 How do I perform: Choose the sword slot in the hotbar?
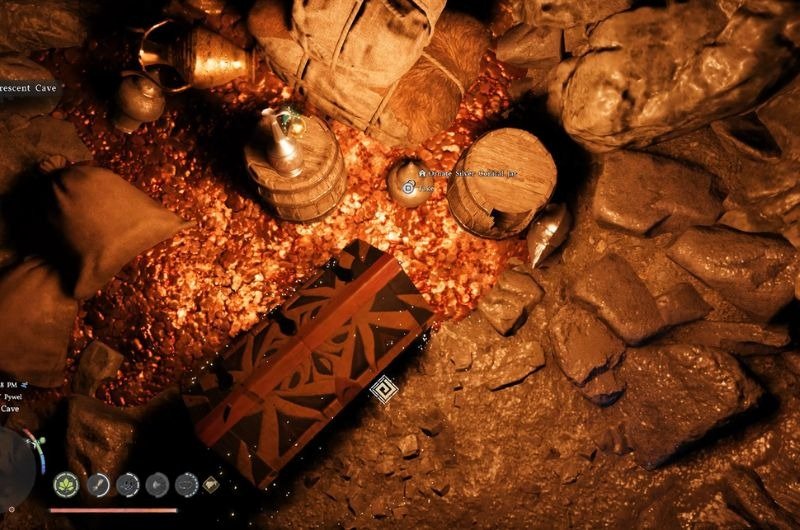[x=97, y=485]
